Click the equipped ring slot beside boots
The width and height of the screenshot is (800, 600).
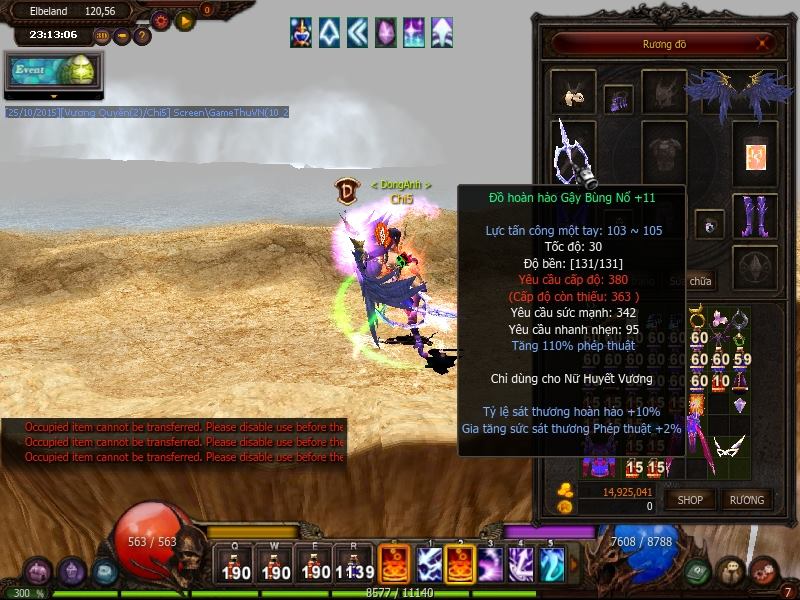(709, 225)
